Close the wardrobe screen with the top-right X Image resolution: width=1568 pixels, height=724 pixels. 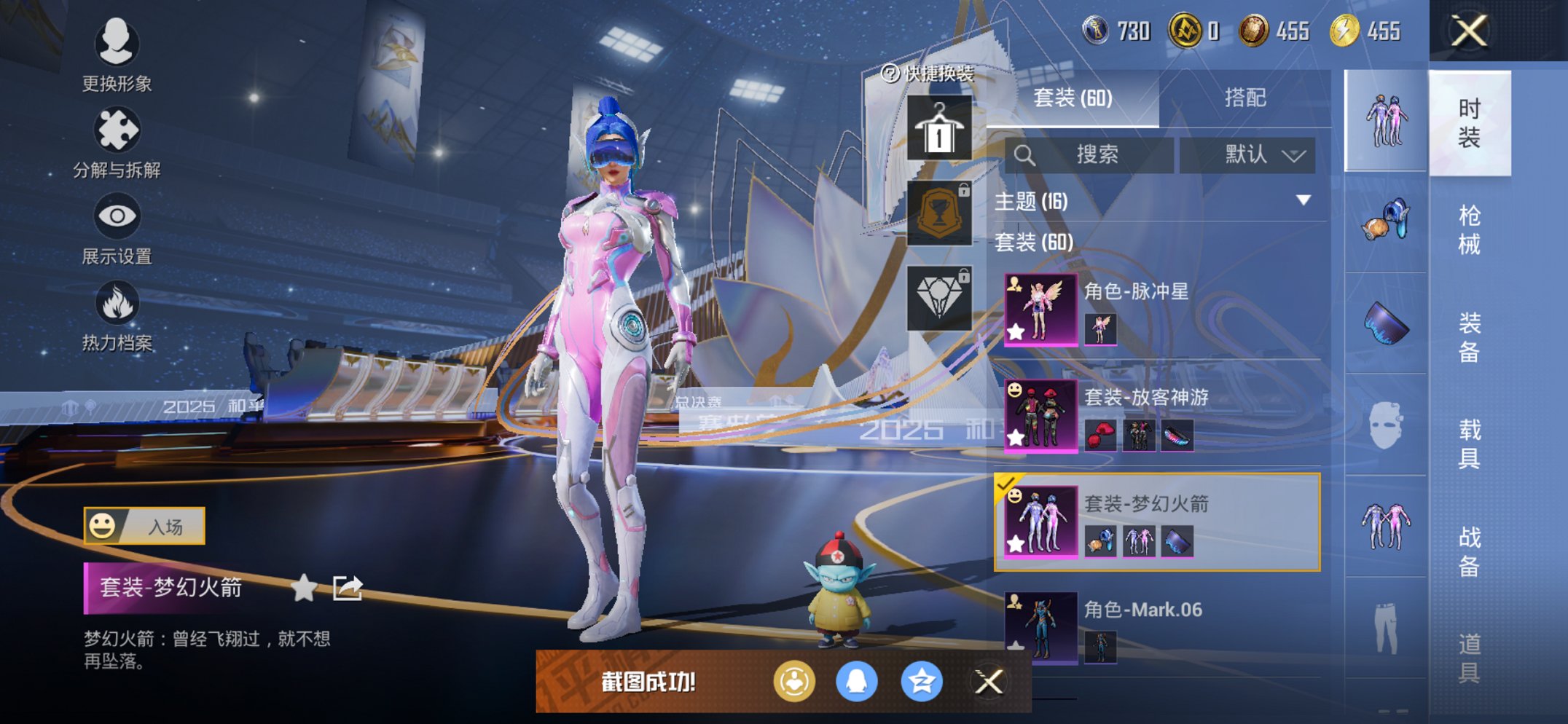(x=1468, y=31)
